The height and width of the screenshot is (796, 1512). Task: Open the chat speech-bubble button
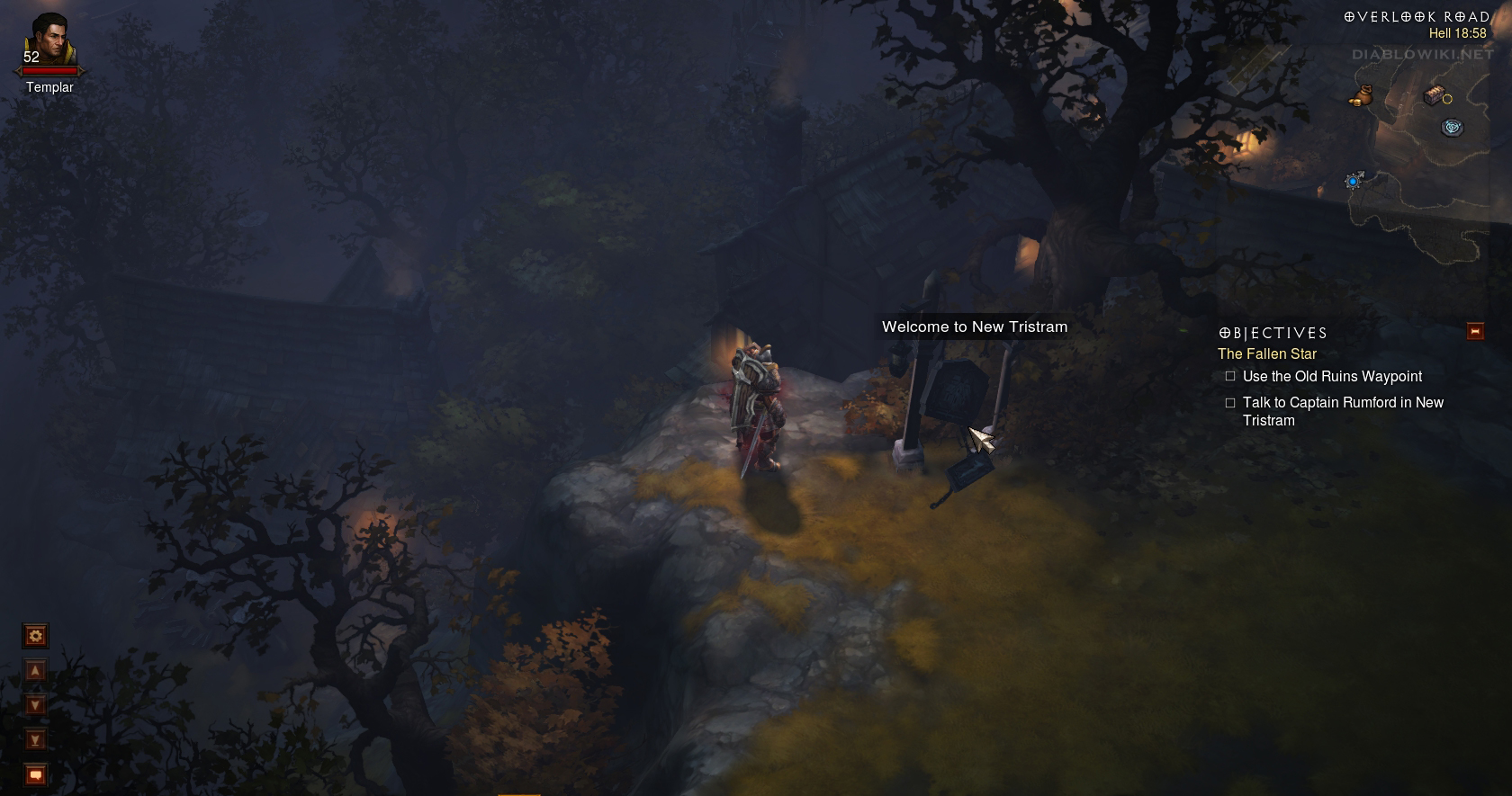click(35, 774)
